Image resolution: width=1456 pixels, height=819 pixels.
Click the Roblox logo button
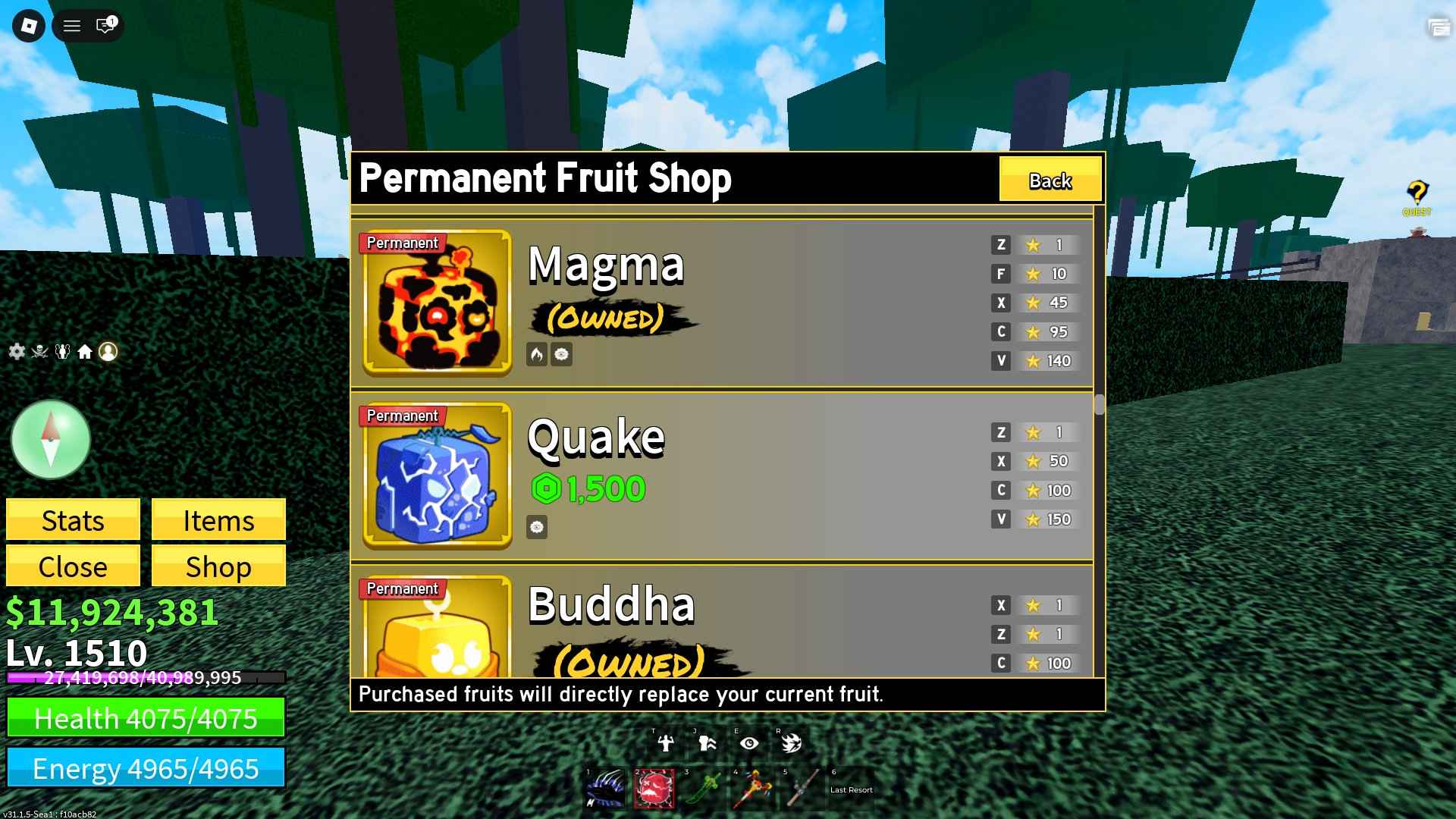point(28,26)
